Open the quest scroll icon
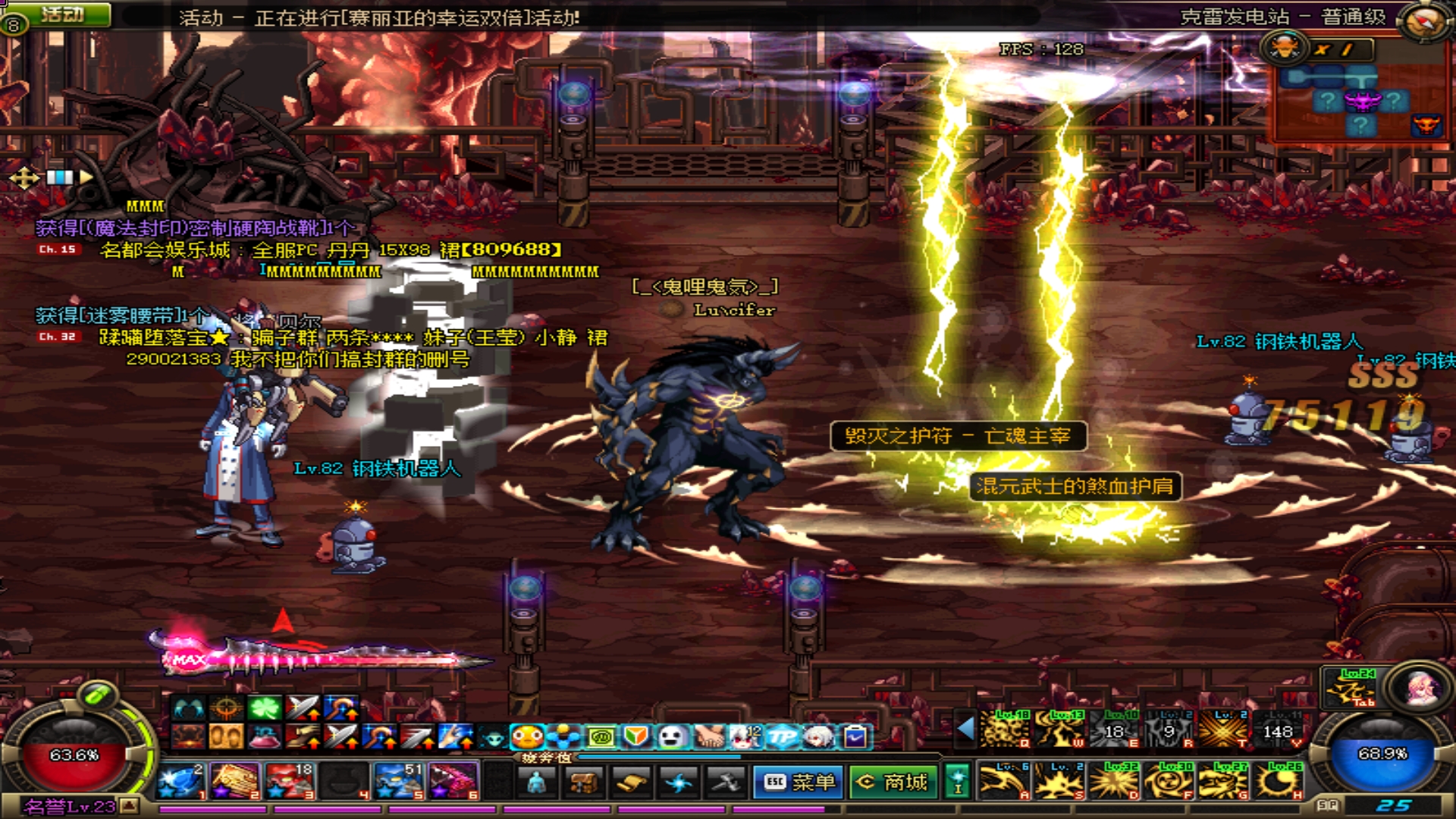 631,782
